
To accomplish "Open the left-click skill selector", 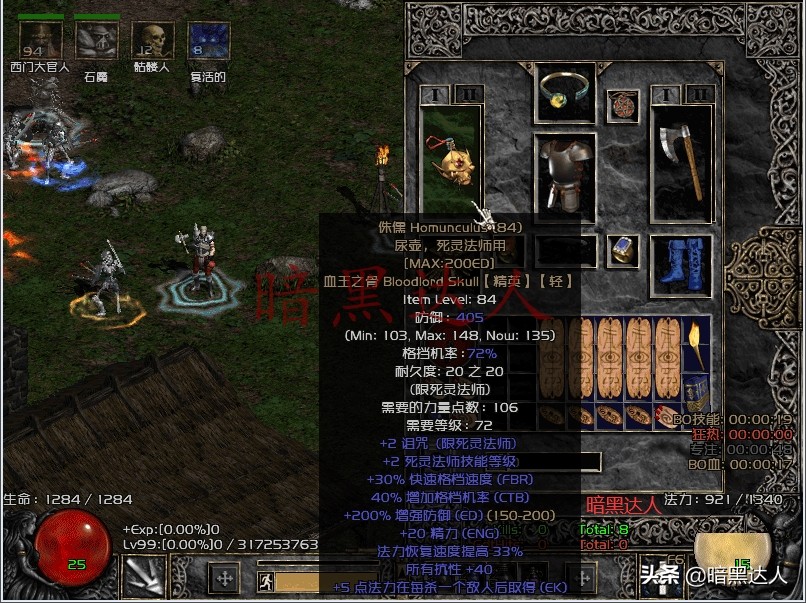I will [x=144, y=576].
